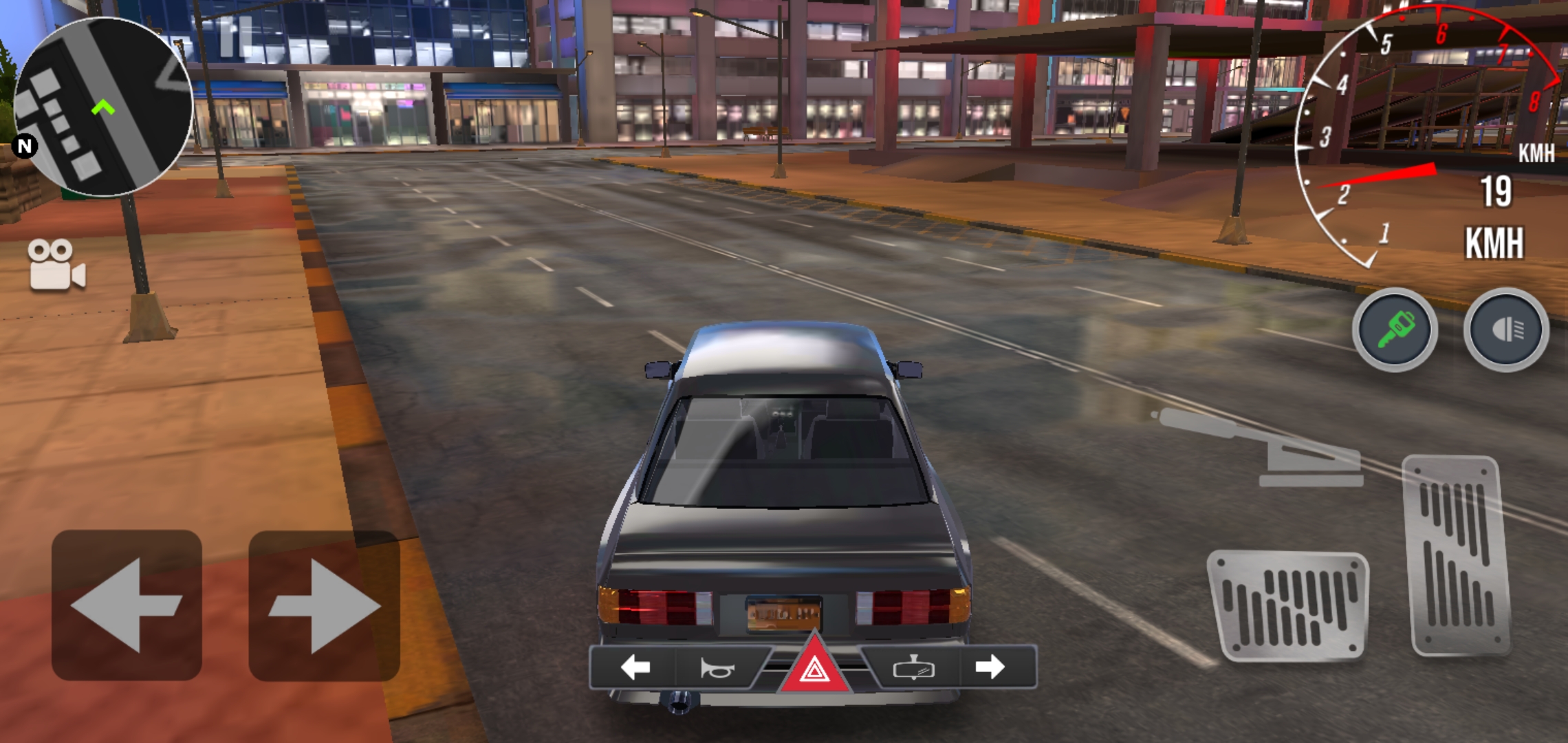This screenshot has width=1568, height=743.
Task: Honk the horn
Action: click(717, 667)
